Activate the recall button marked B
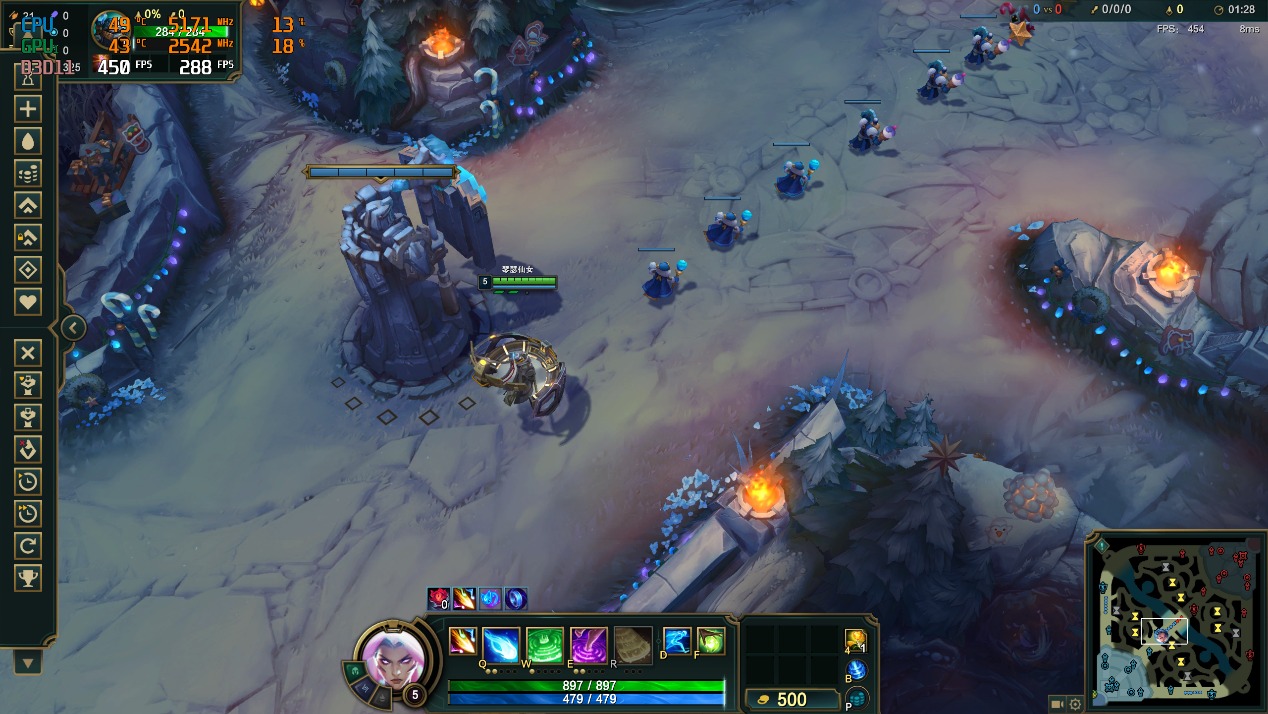1268x714 pixels. click(x=856, y=671)
